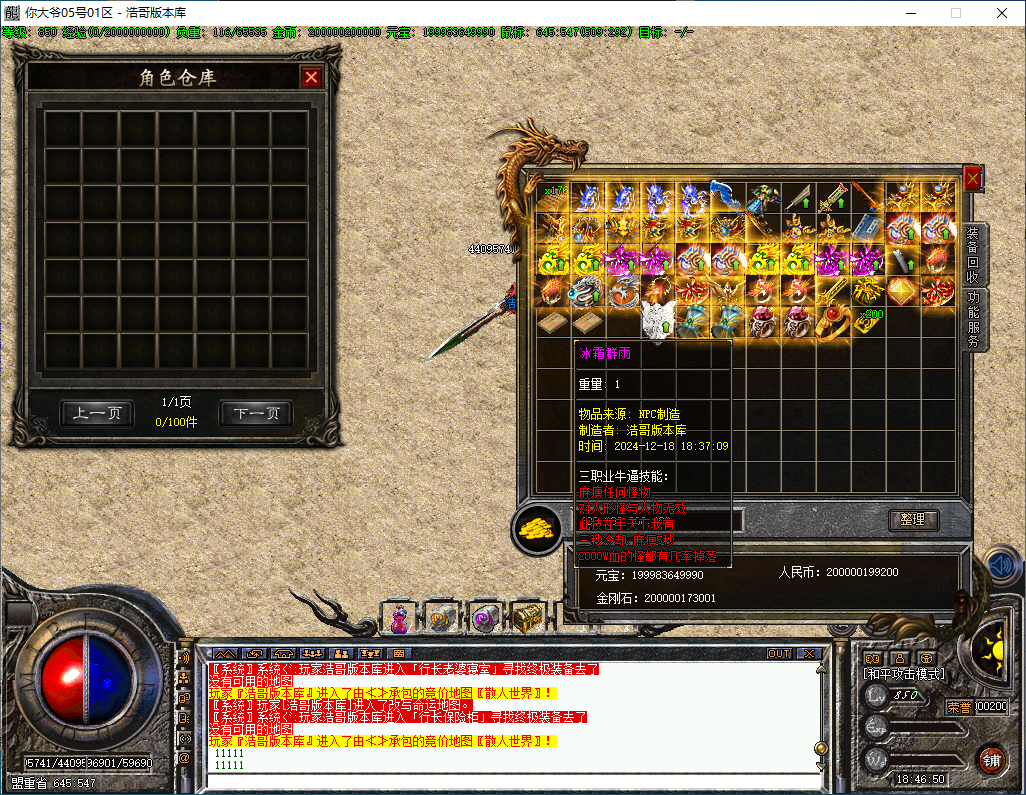This screenshot has width=1026, height=795.
Task: Switch to the 功能服务 services tab
Action: click(x=973, y=320)
